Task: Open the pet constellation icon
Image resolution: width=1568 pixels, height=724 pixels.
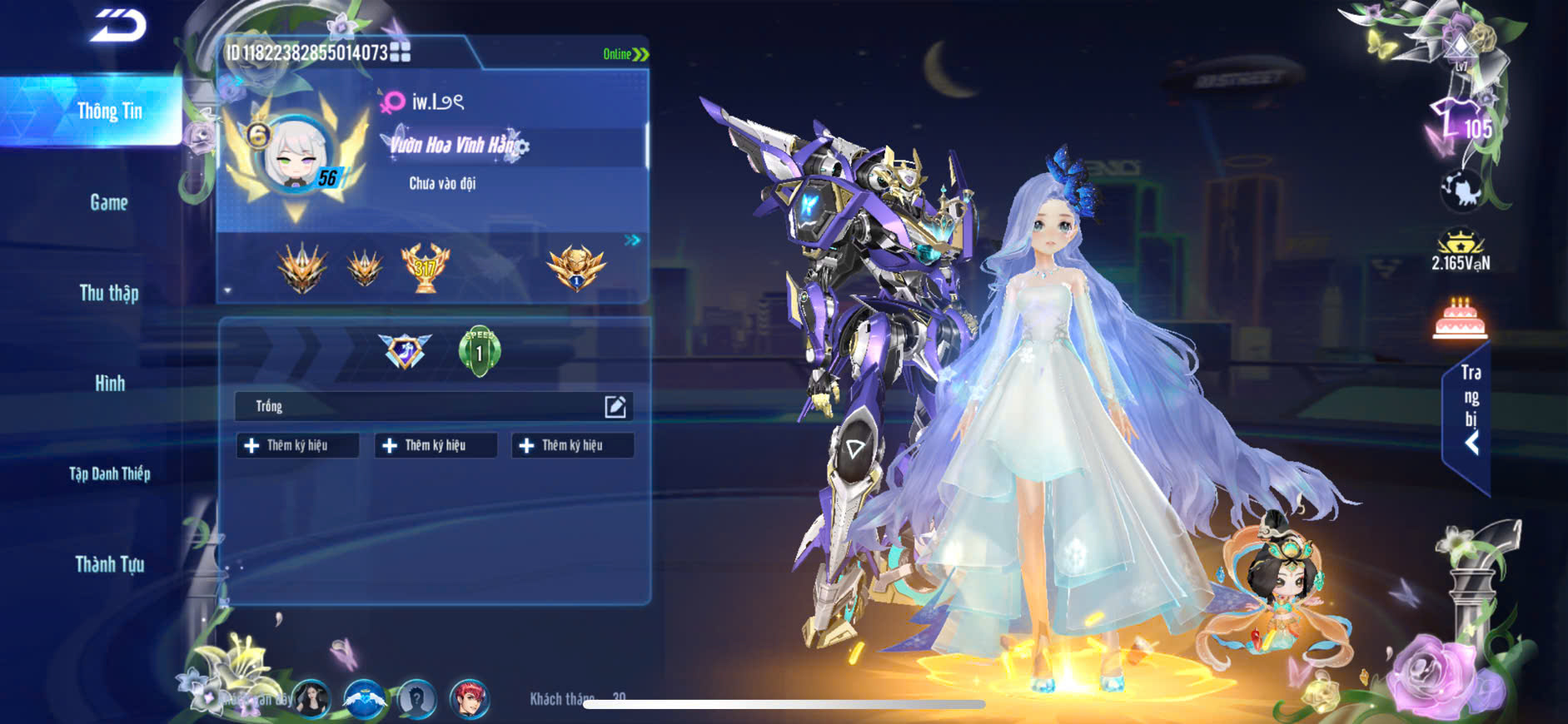Action: 1461,191
